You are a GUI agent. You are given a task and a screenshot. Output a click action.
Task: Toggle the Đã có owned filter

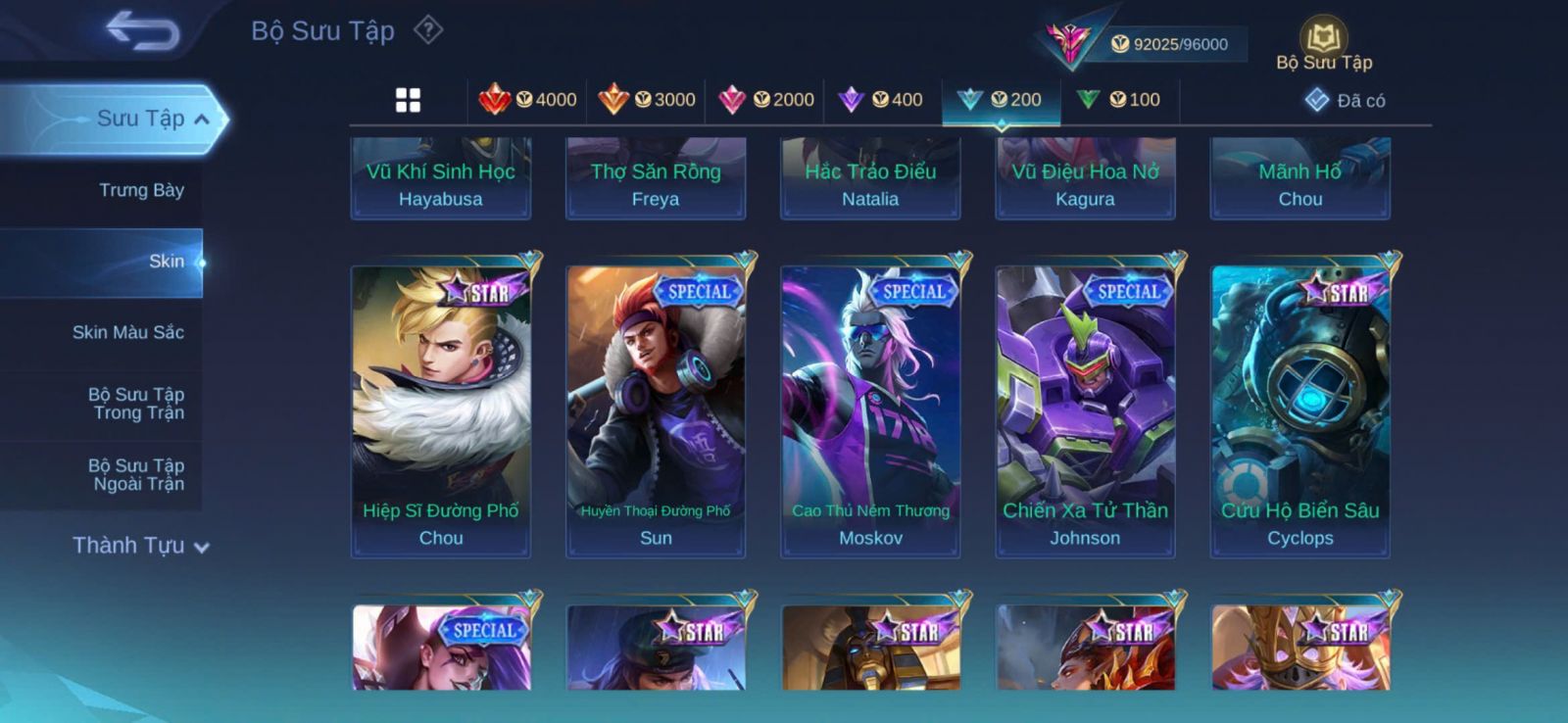tap(1345, 100)
